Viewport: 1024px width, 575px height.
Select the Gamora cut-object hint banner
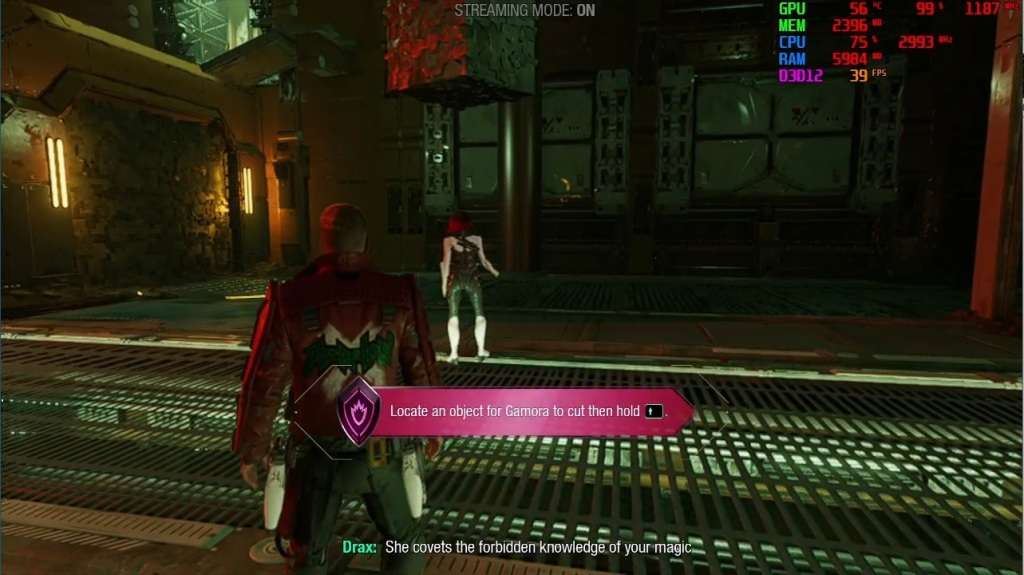click(x=530, y=411)
